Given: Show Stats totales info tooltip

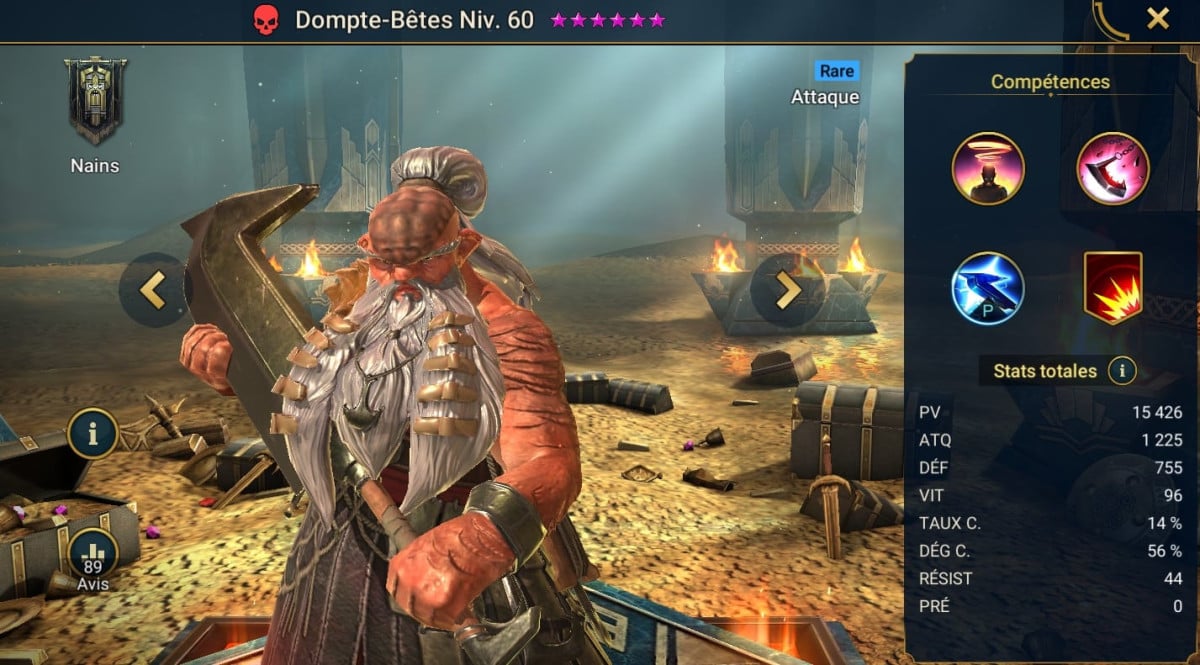Looking at the screenshot, I should 1122,371.
